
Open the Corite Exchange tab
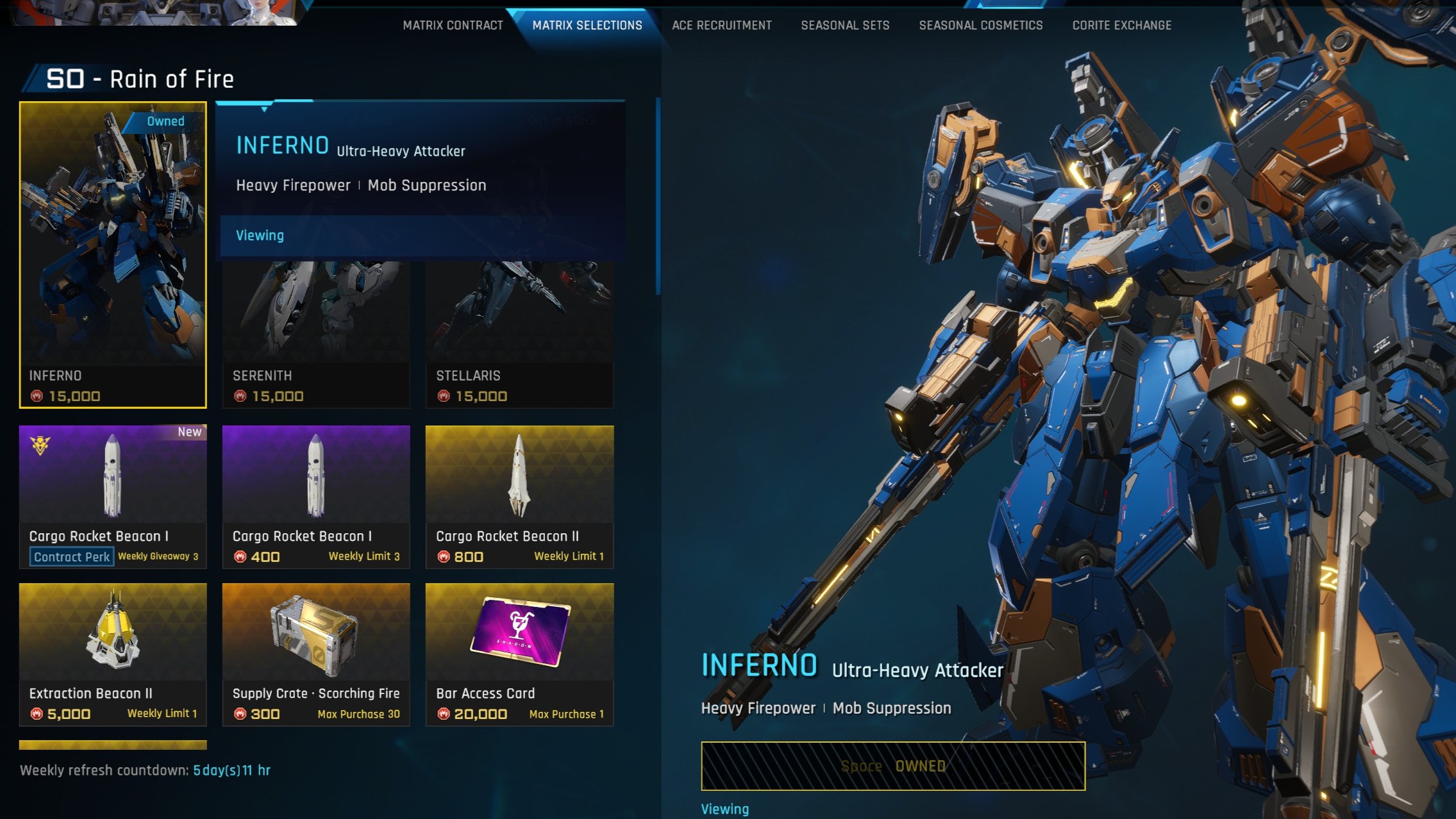pos(1121,26)
